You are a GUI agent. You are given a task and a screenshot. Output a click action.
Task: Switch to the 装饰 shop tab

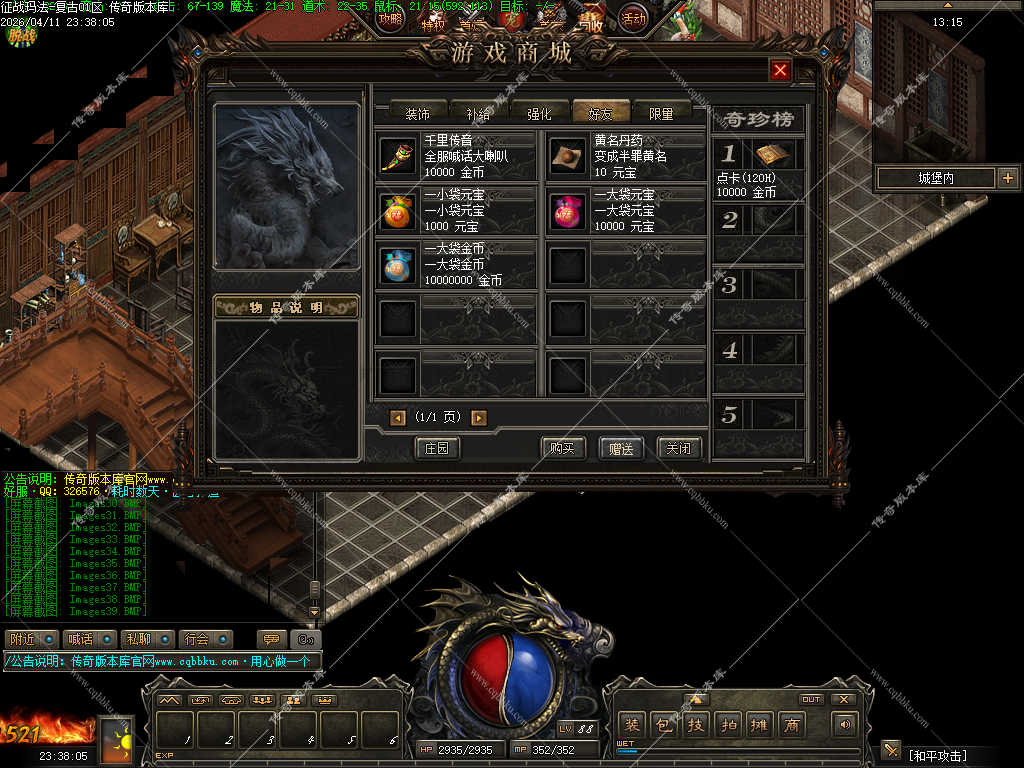point(417,113)
